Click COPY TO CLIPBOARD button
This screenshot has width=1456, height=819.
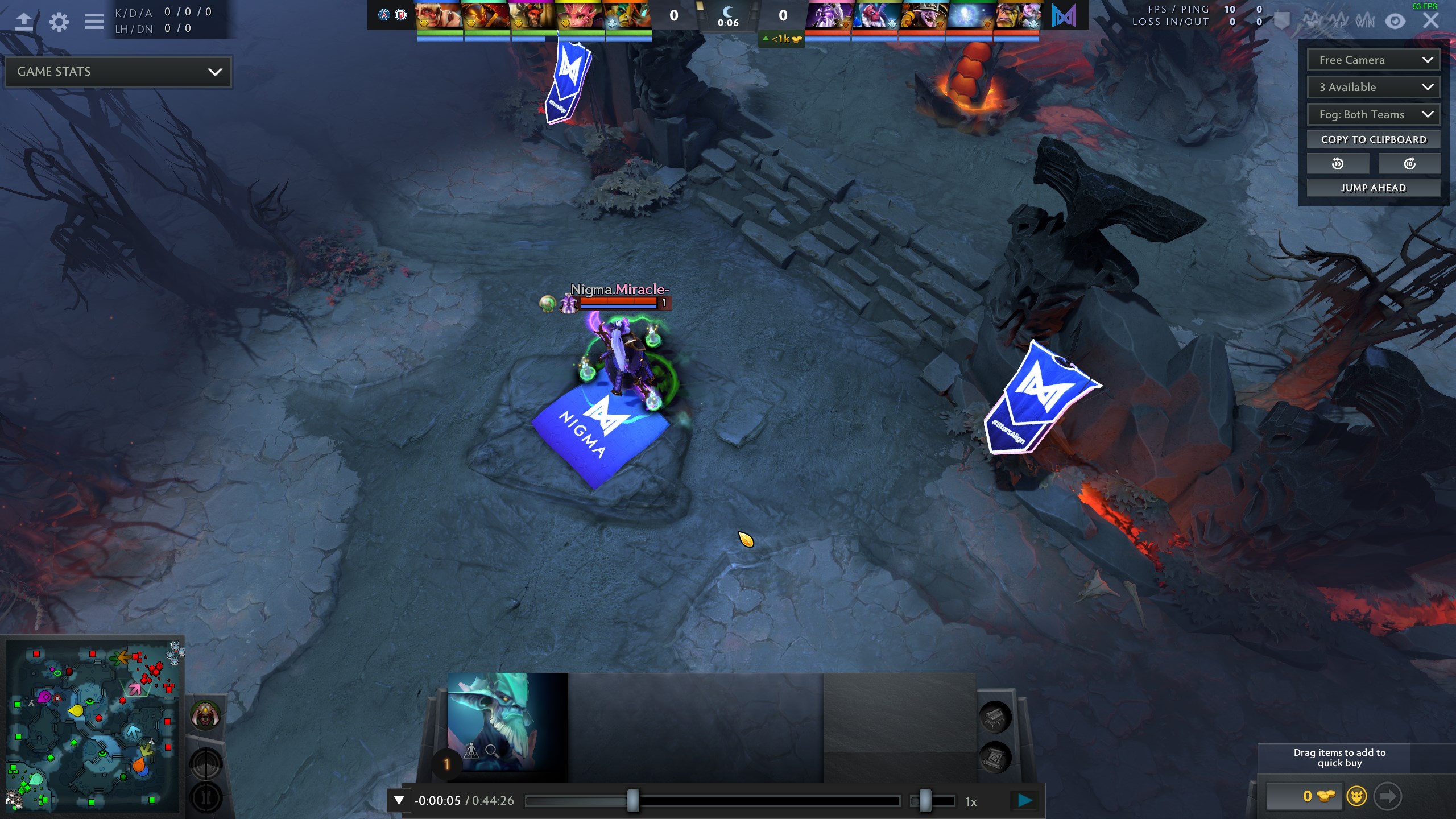coord(1374,139)
